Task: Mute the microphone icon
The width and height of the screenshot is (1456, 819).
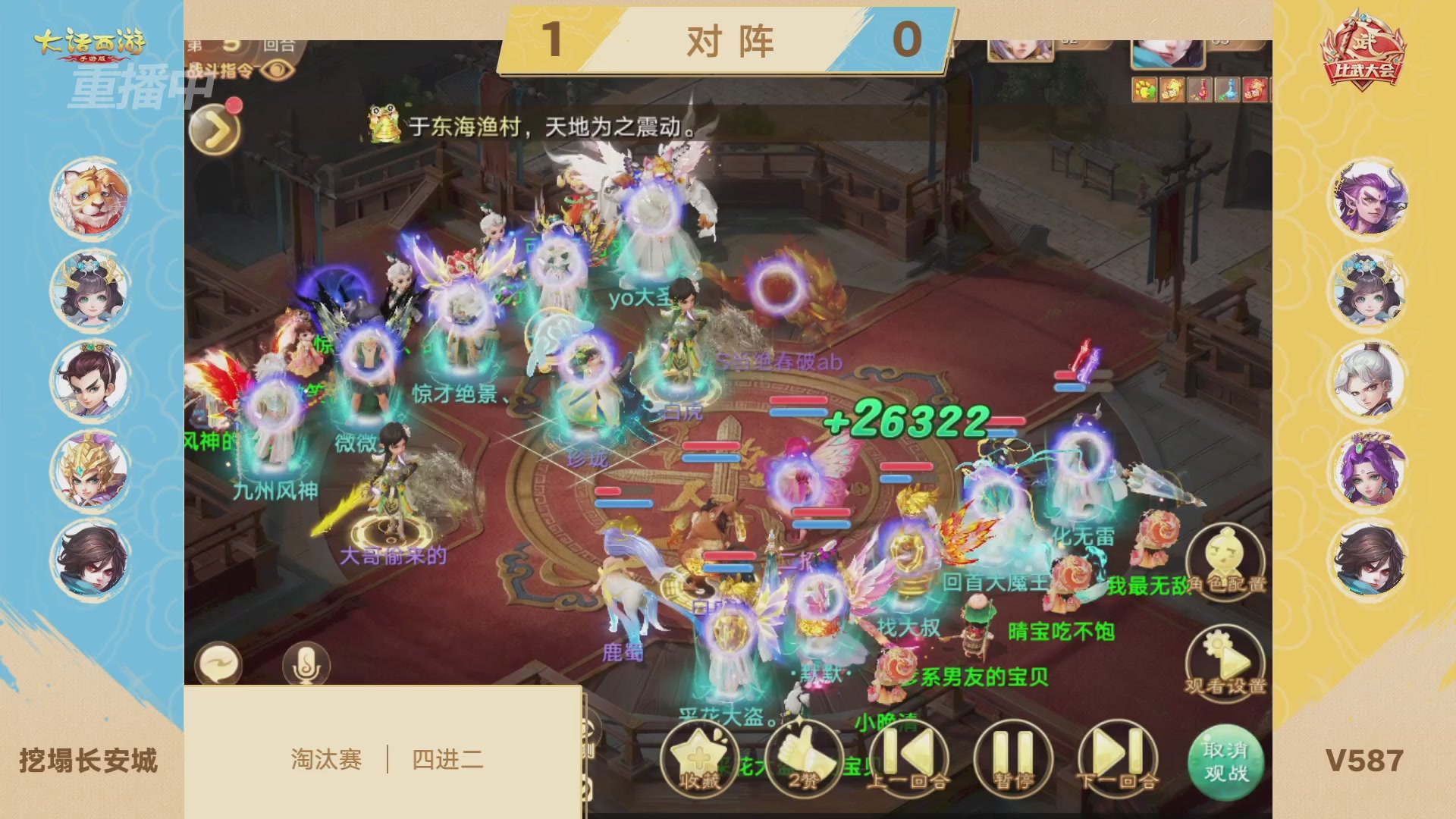Action: (x=308, y=664)
